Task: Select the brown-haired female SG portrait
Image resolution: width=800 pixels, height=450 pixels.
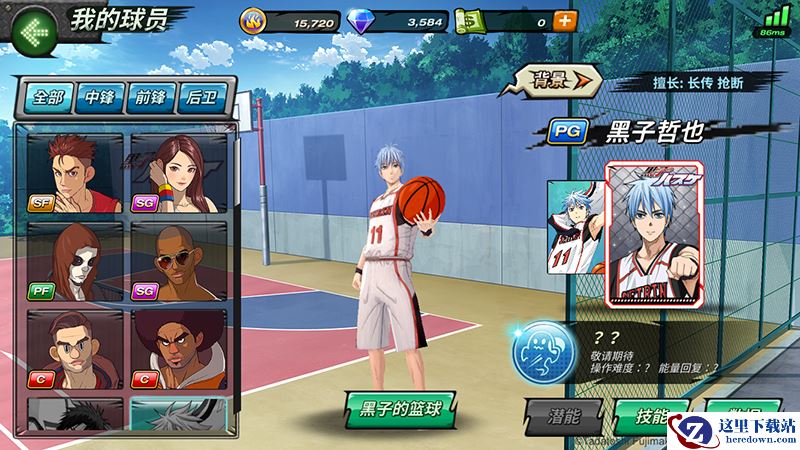Action: click(x=178, y=174)
